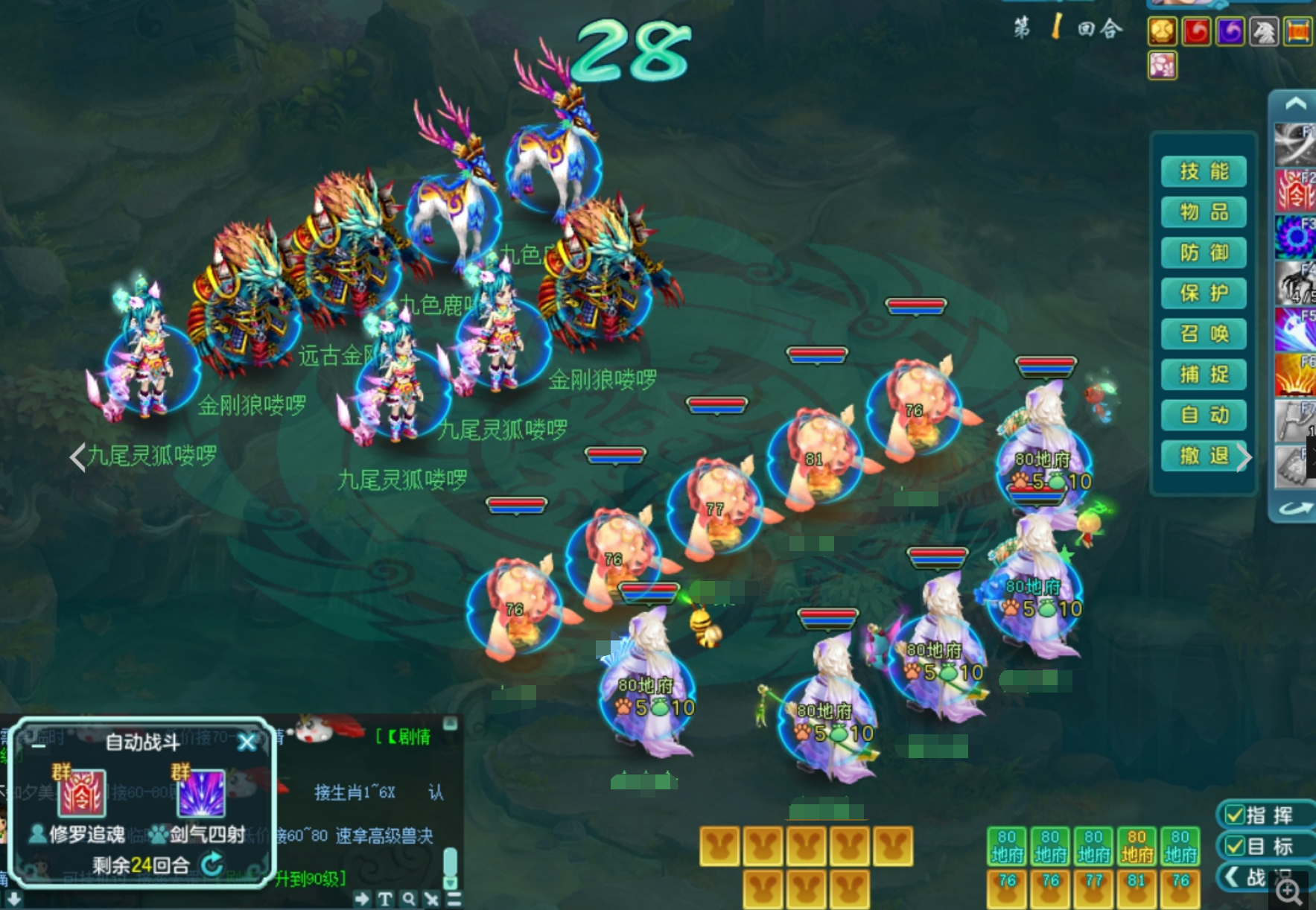Click the pink flower buff icon

coord(1163,66)
